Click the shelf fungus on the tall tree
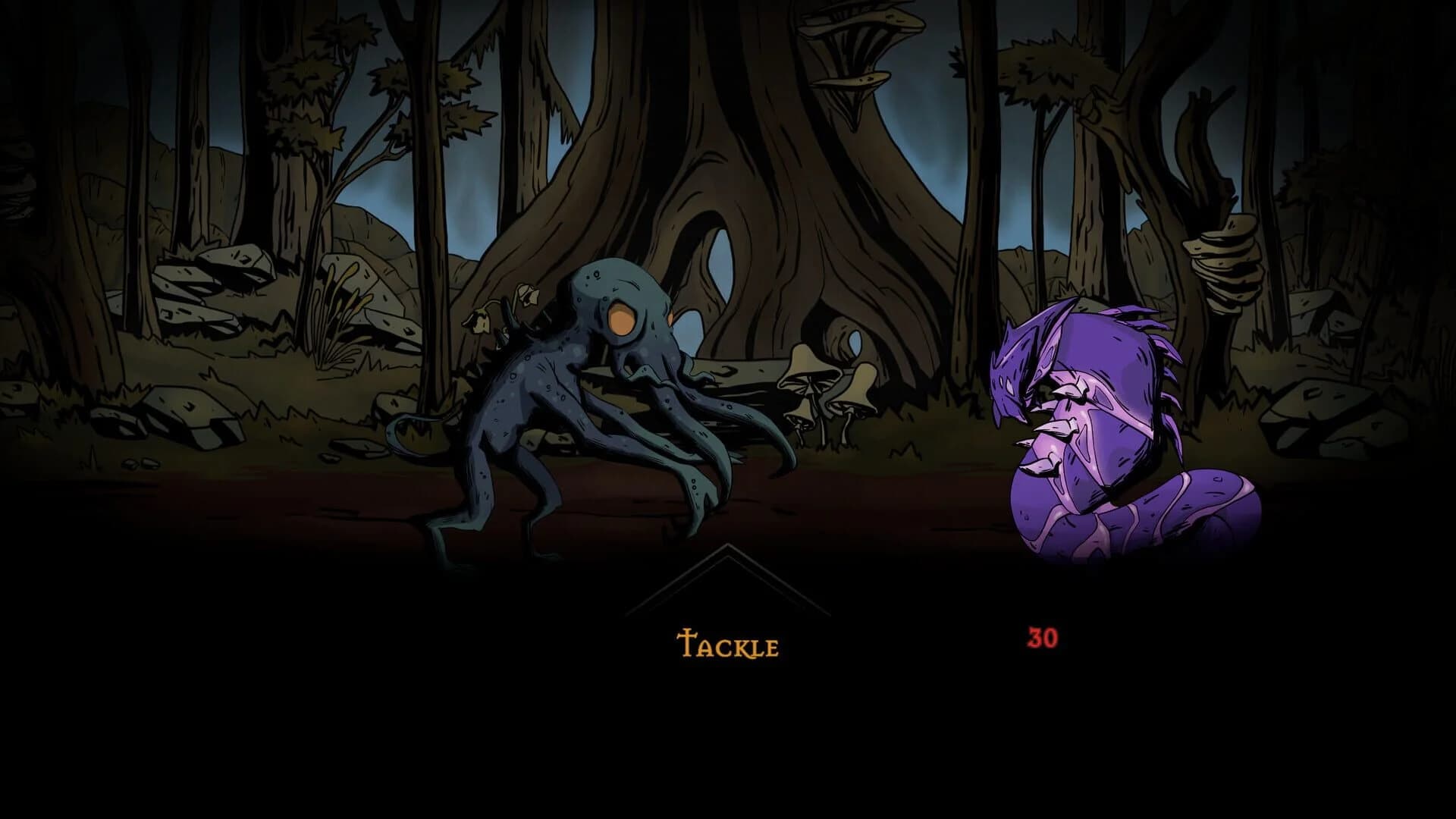This screenshot has height=819, width=1456. tap(857, 45)
